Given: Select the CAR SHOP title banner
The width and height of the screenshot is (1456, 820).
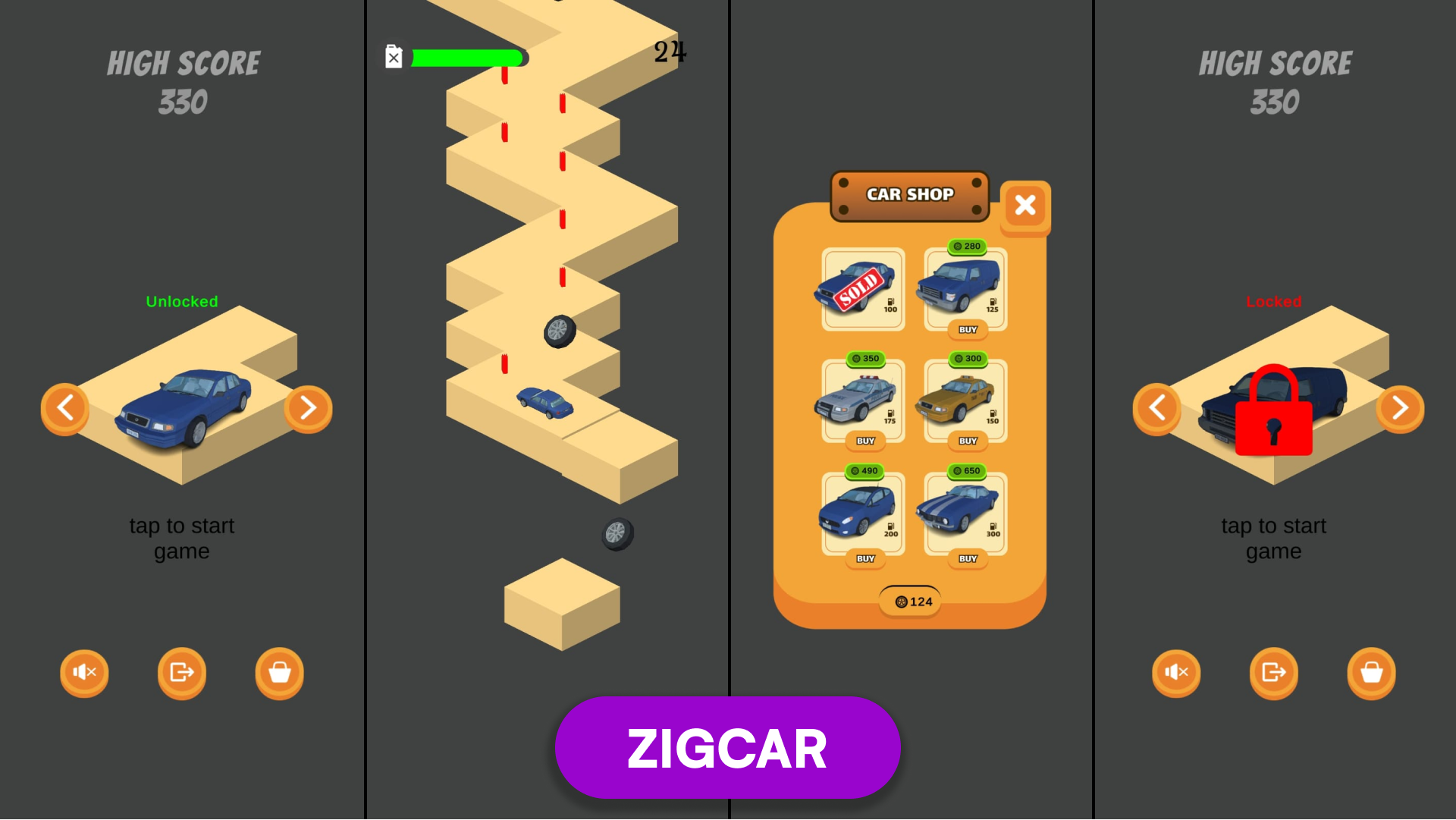Looking at the screenshot, I should coord(910,195).
